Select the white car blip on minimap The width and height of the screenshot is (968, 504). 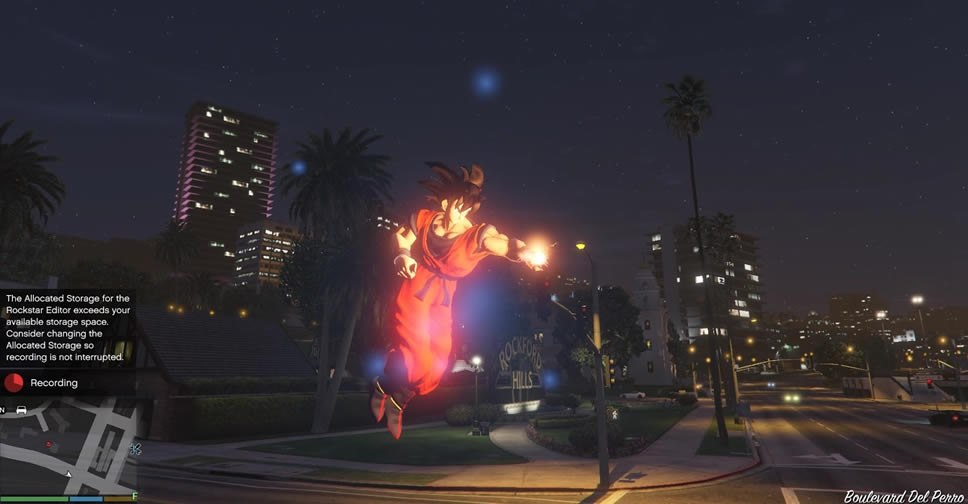click(x=21, y=410)
